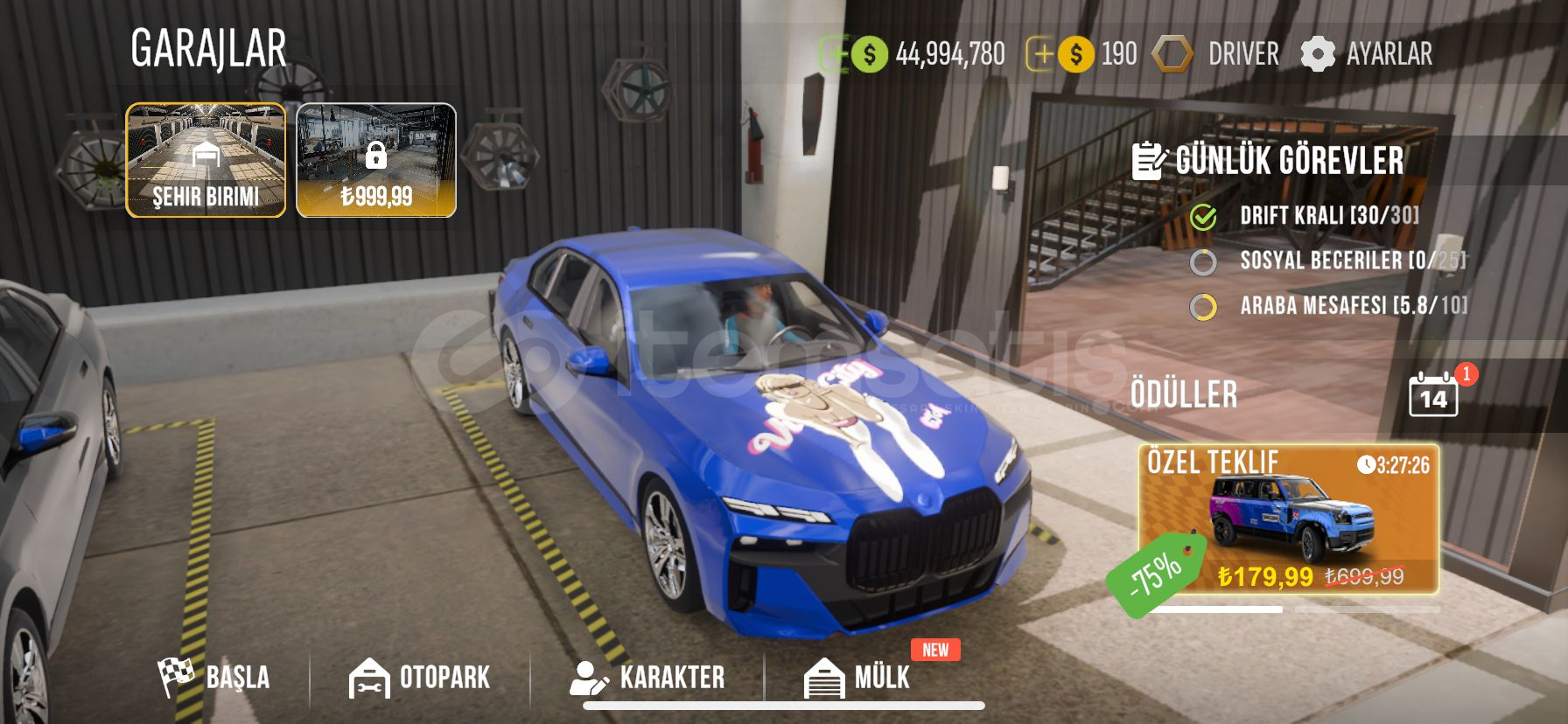
Task: Open Ayarlar settings
Action: (1367, 54)
